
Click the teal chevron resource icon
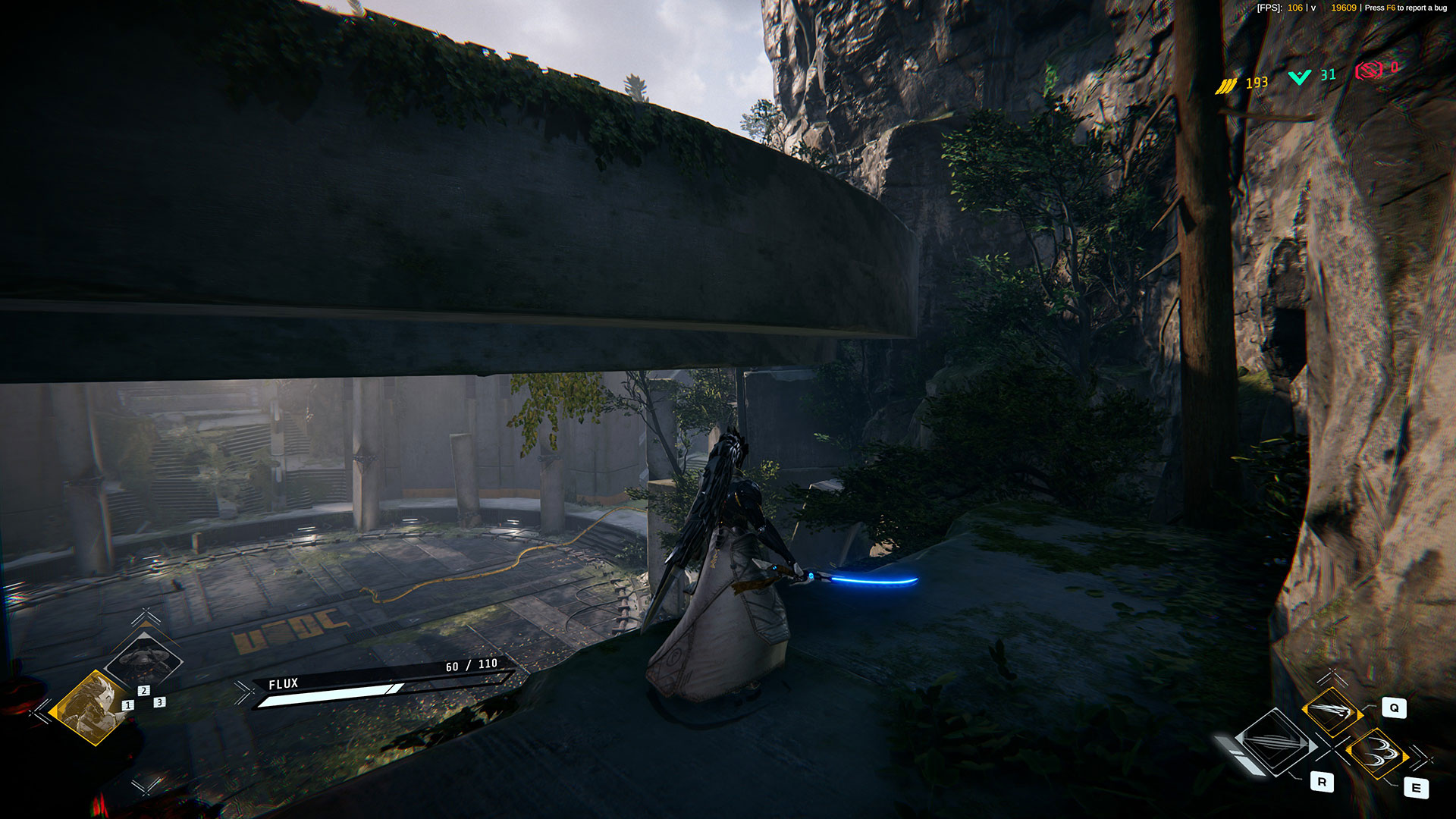coord(1300,77)
